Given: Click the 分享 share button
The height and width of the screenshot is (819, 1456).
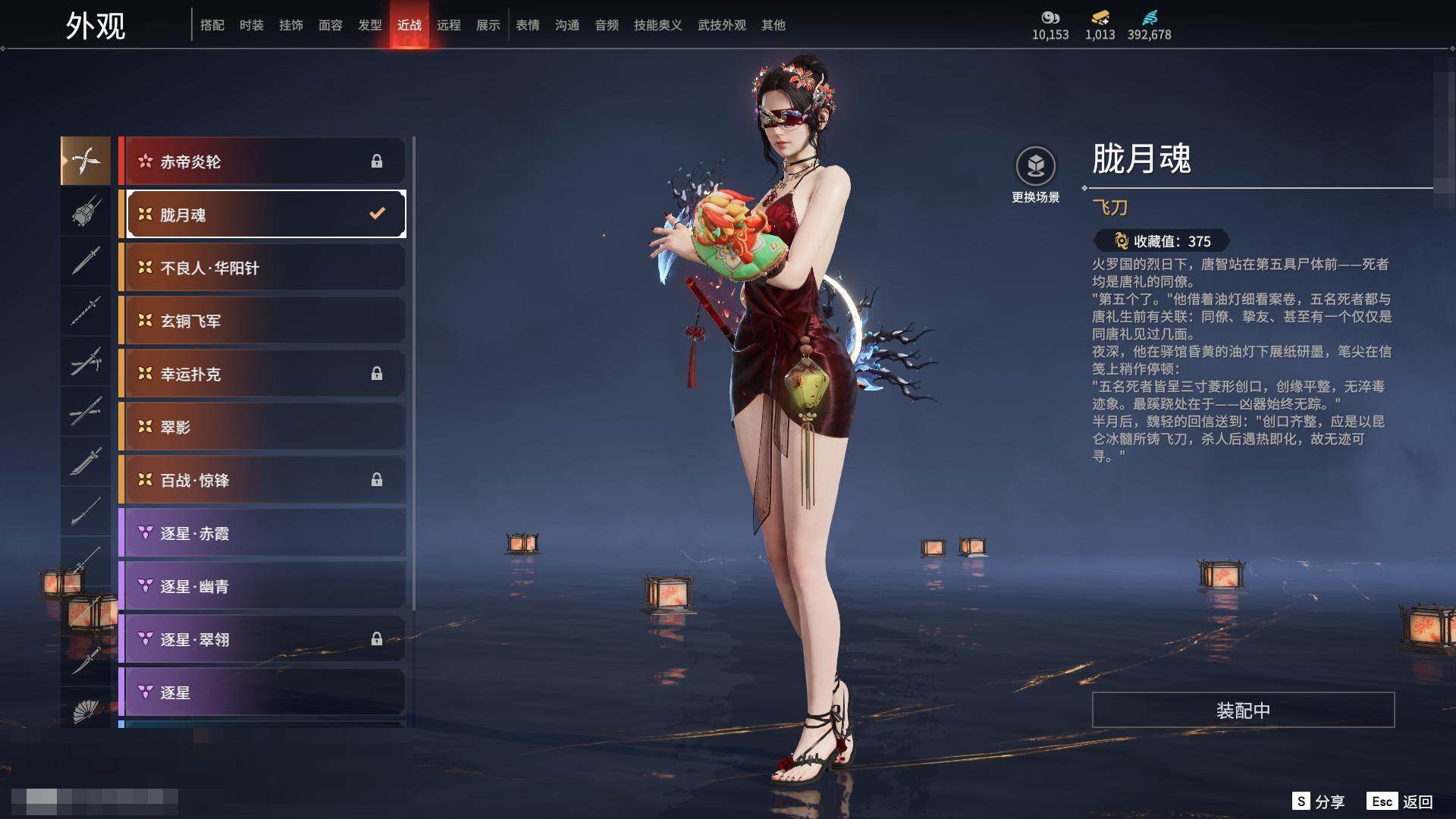Looking at the screenshot, I should point(1319,802).
